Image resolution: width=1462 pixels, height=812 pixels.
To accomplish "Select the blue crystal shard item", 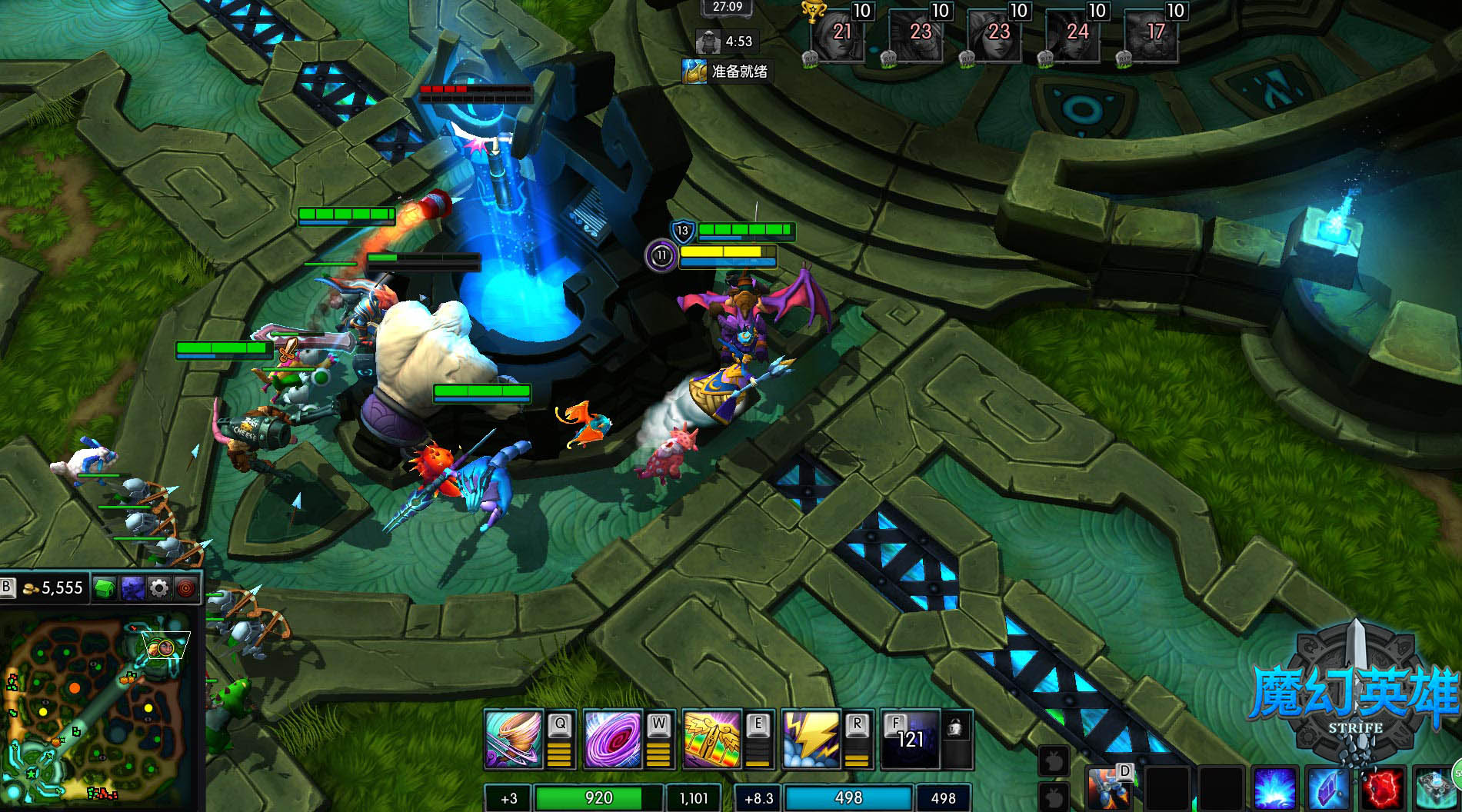I will click(x=1328, y=789).
